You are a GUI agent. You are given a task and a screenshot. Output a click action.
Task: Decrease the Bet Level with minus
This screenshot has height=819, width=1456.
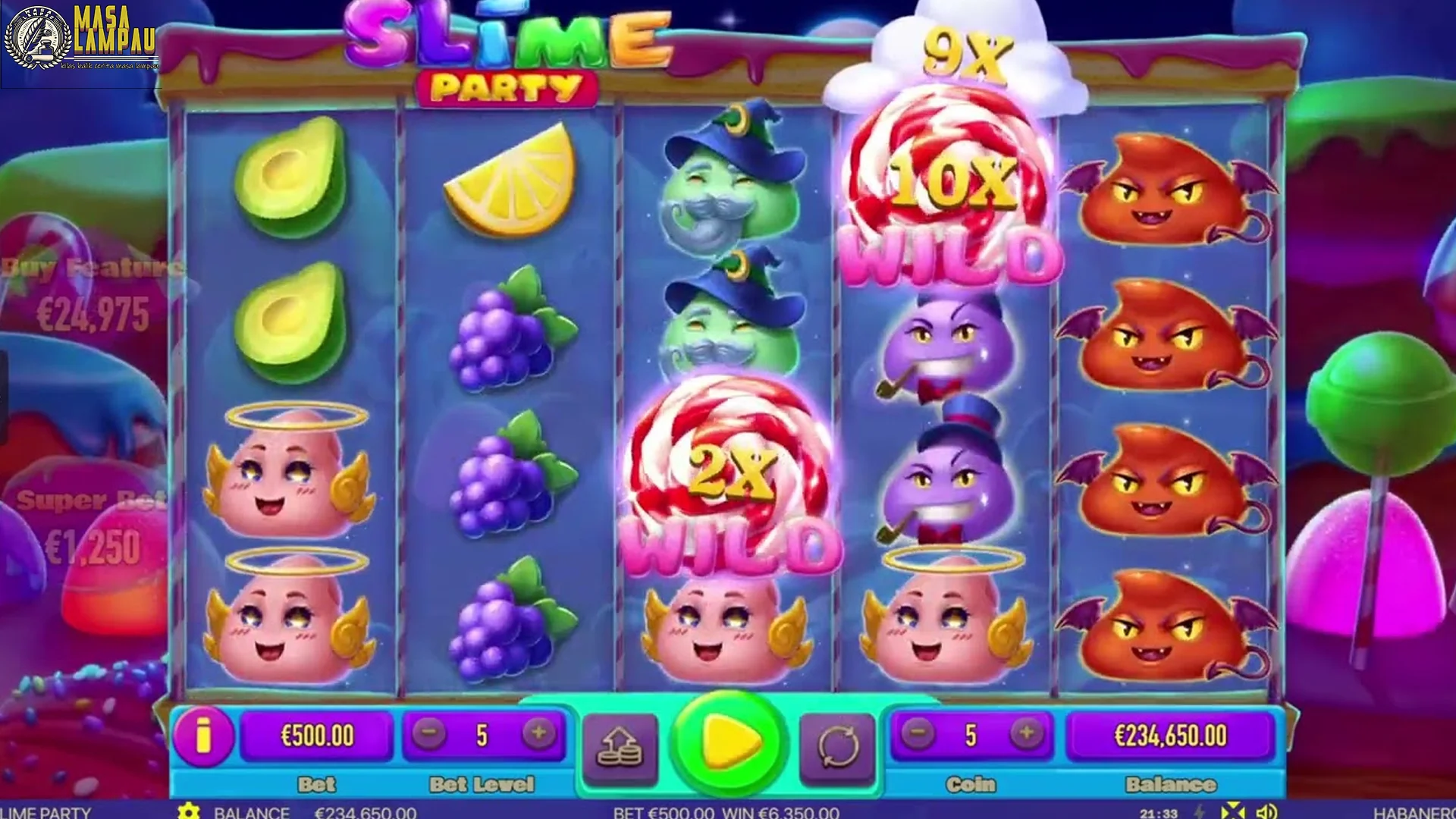tap(429, 734)
